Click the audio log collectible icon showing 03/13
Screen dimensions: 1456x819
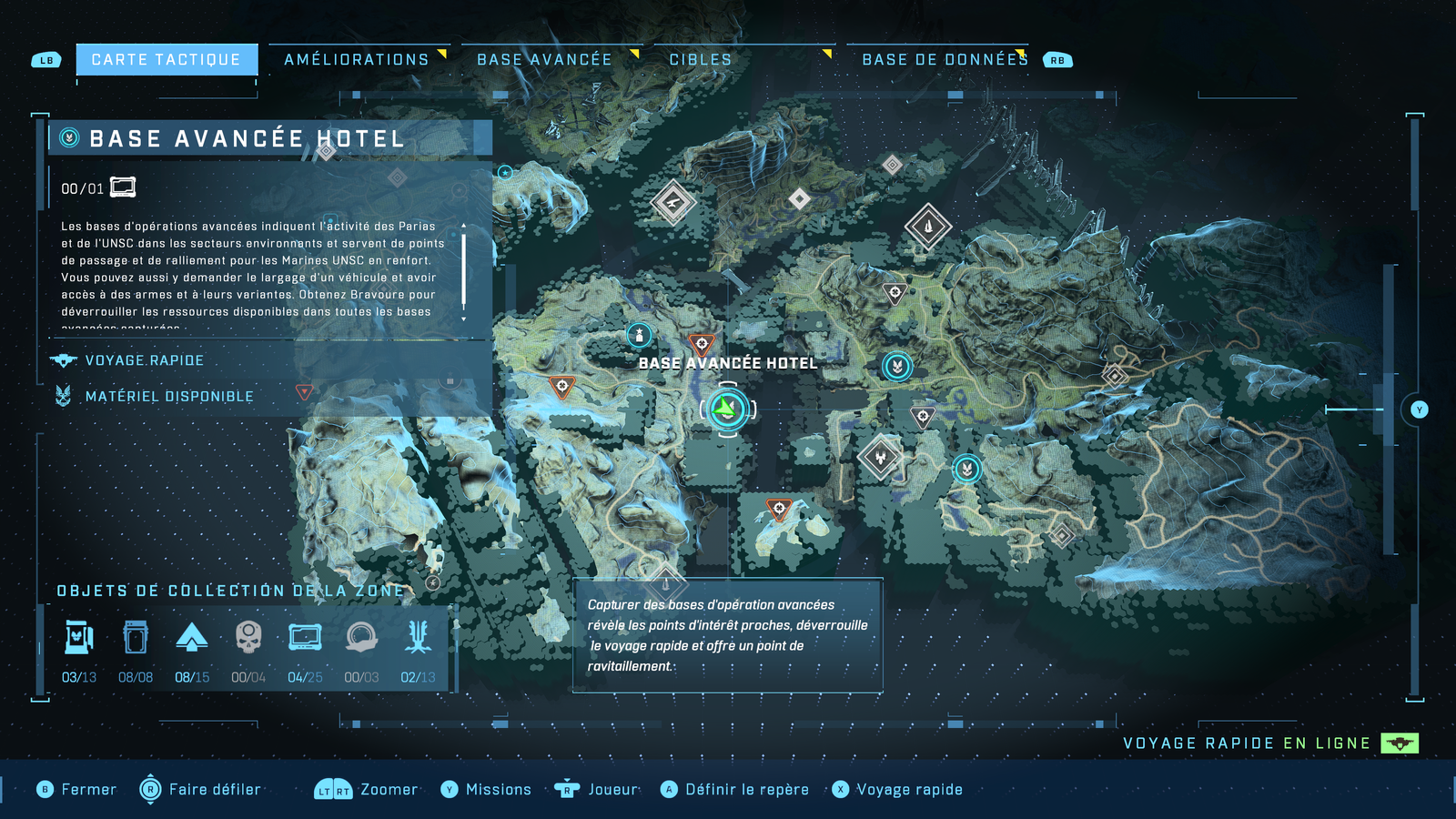pyautogui.click(x=80, y=638)
